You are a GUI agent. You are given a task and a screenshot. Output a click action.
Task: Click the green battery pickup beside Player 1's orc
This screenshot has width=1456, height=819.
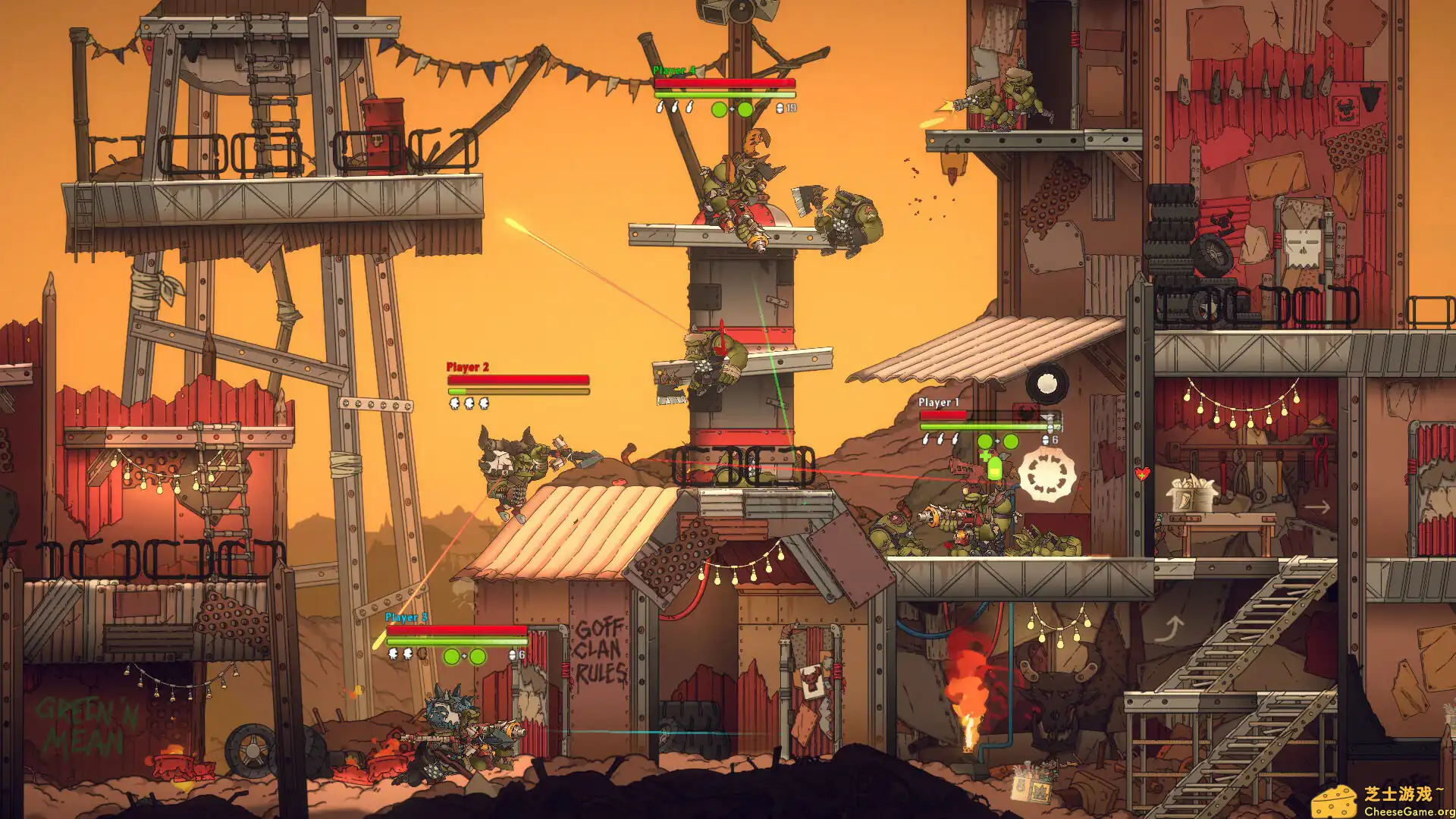click(995, 469)
